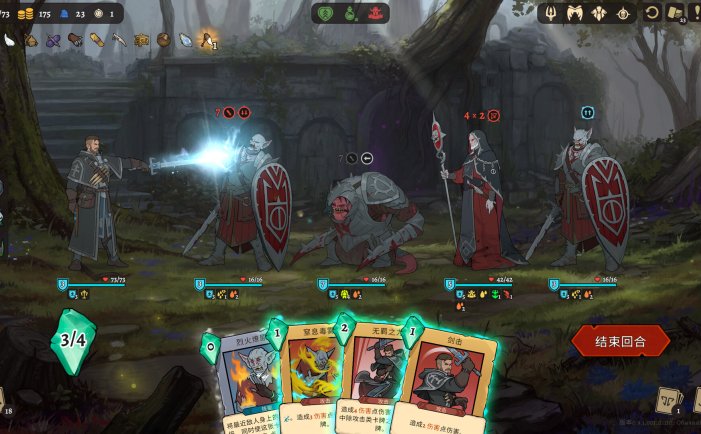
Task: Click the circular undo arrow button
Action: tap(652, 13)
